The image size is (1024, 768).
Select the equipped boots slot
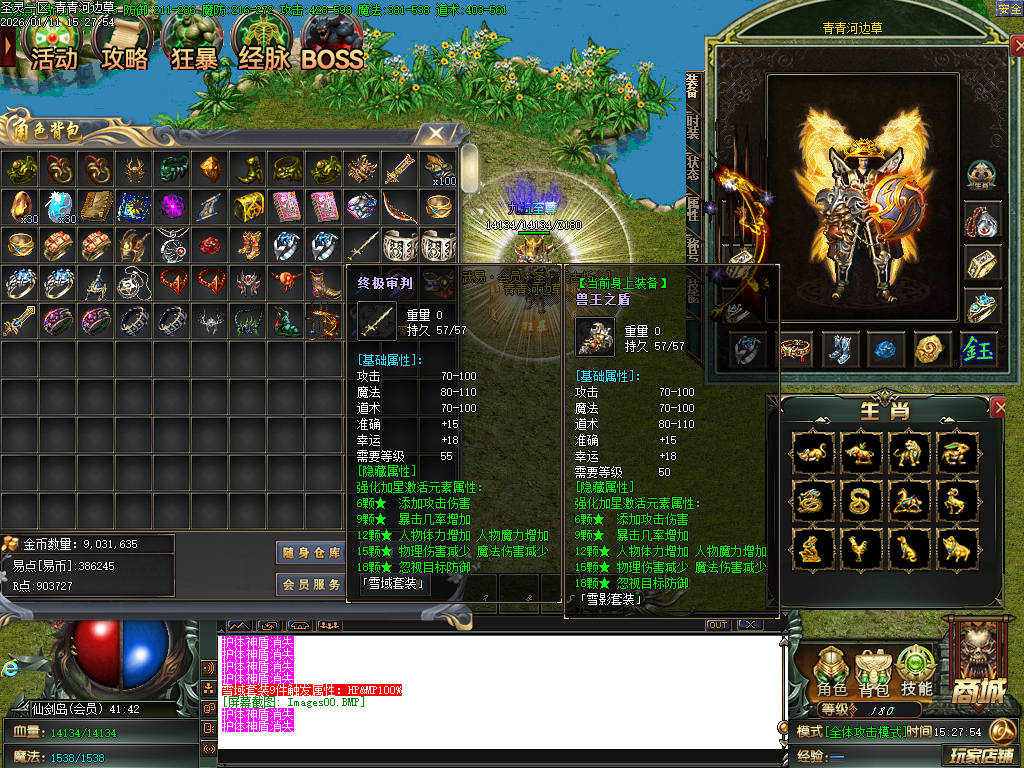pos(841,349)
